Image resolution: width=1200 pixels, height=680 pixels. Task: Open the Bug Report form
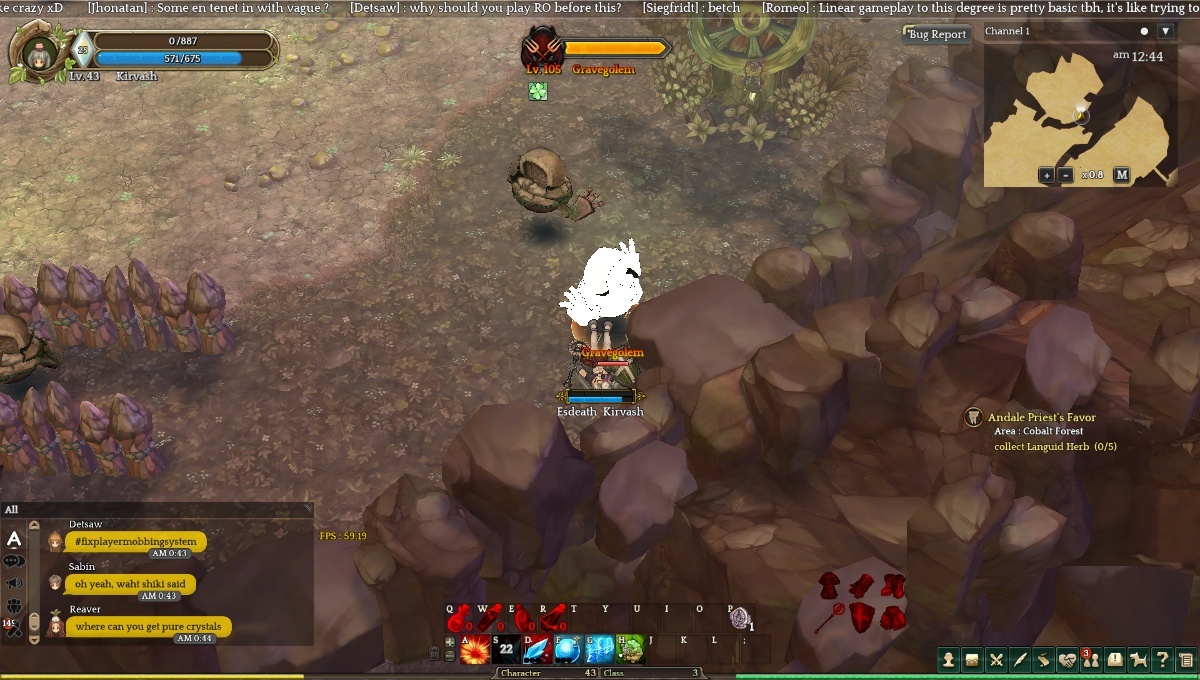pos(937,34)
